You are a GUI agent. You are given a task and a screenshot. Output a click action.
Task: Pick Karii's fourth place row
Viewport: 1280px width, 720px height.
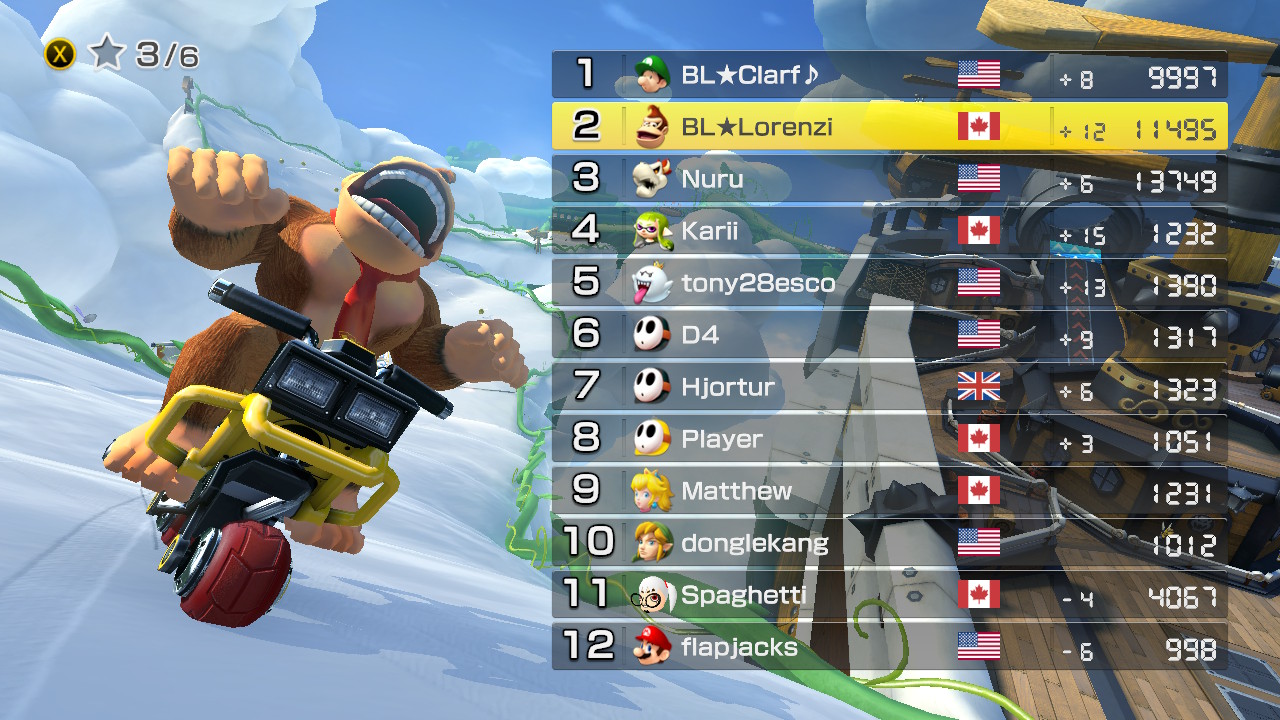pos(889,231)
